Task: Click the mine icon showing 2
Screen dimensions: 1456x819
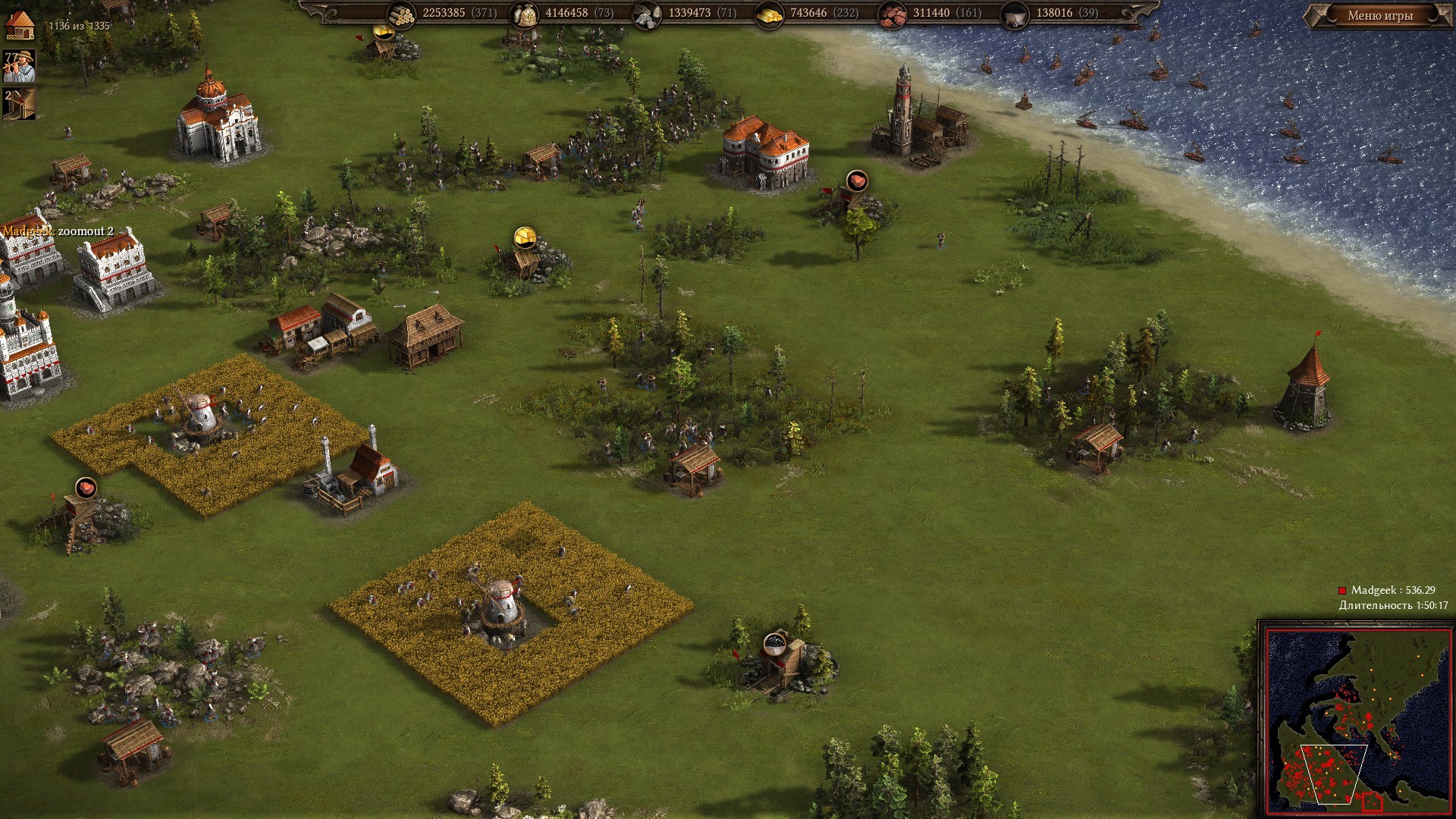Action: 20,104
